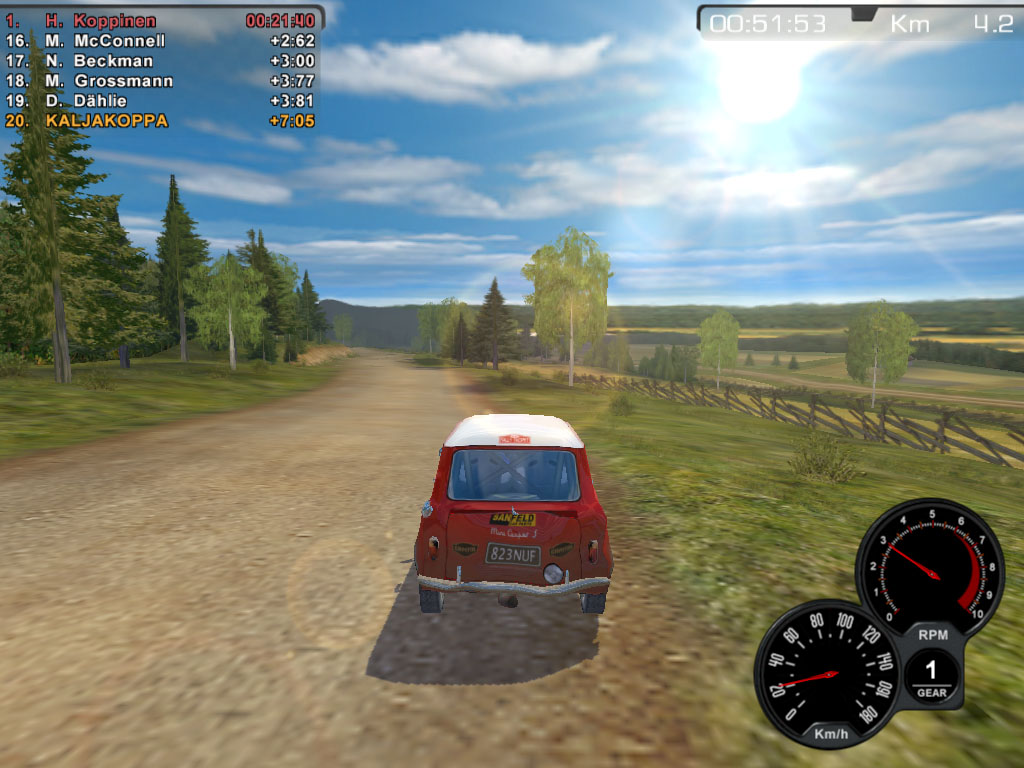This screenshot has height=768, width=1024.
Task: Choose N. Beckman's leaderboard row
Action: point(160,61)
